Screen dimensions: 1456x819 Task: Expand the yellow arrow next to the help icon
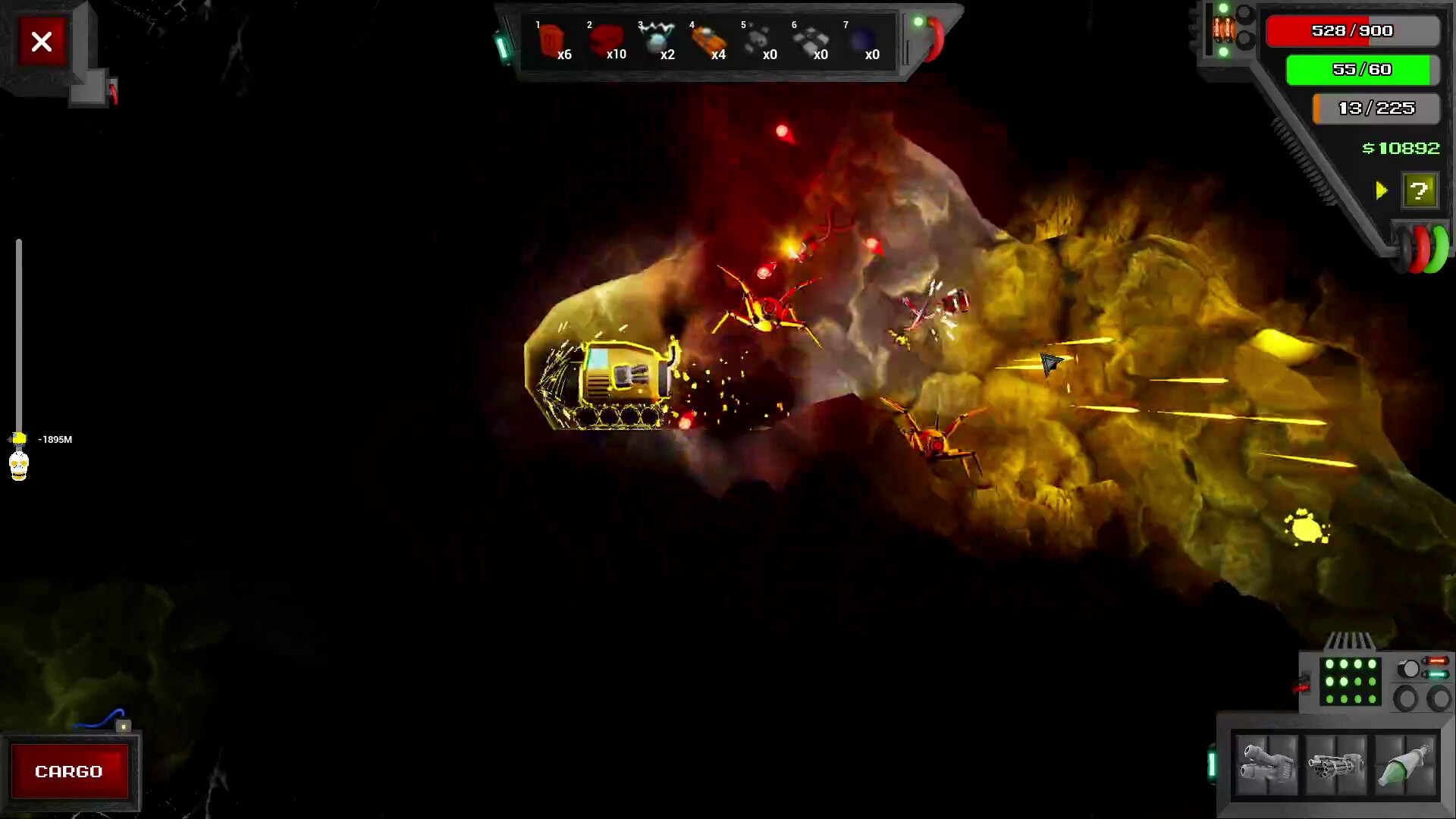(x=1381, y=191)
